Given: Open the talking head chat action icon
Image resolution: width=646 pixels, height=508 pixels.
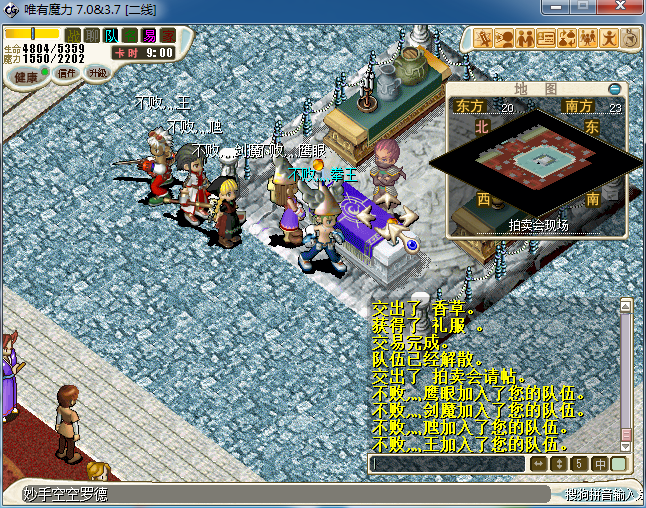Looking at the screenshot, I should point(505,39).
